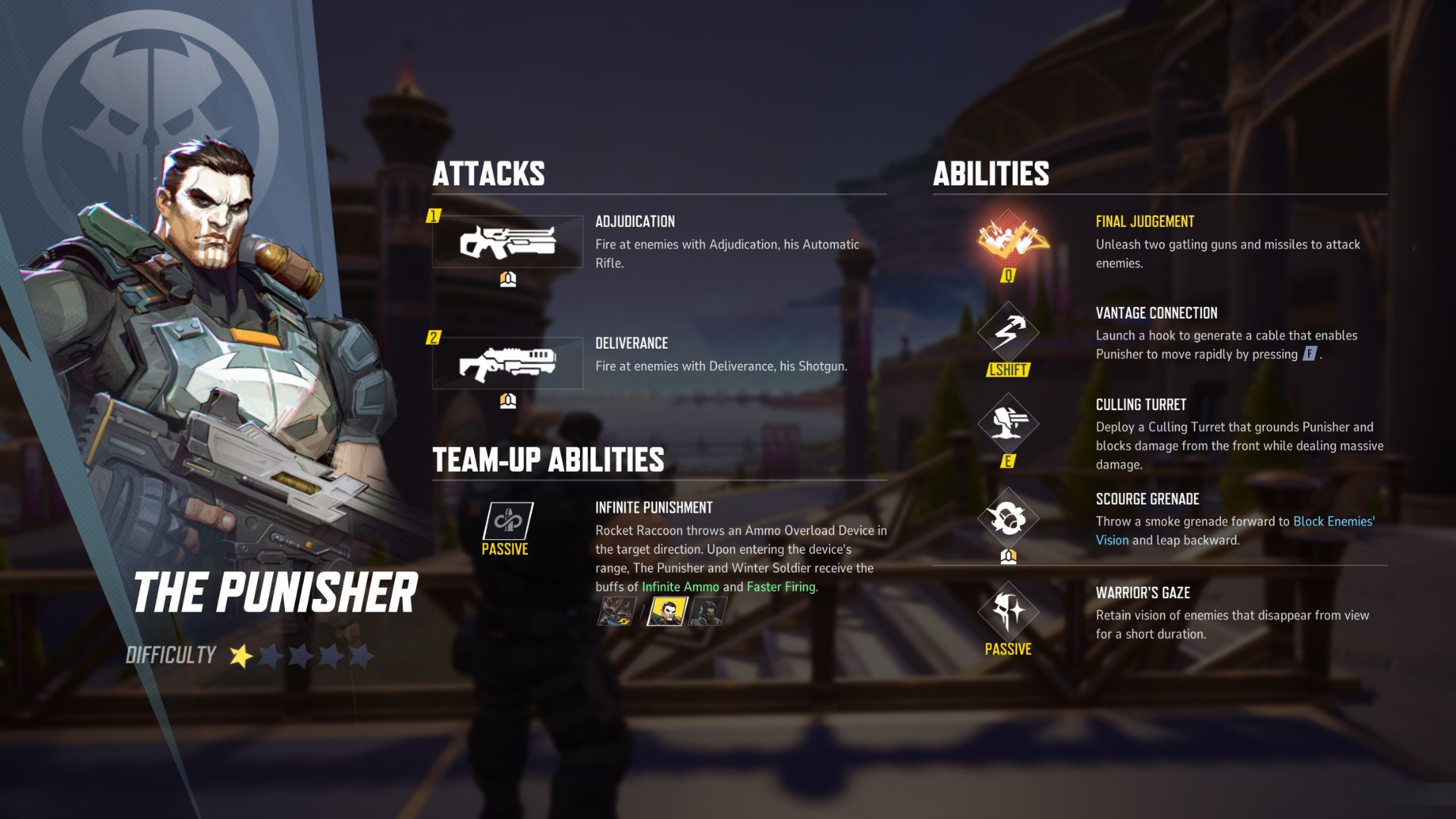Viewport: 1456px width, 819px height.
Task: Click the badge icon below Scourge Grenade
Action: 1009,556
